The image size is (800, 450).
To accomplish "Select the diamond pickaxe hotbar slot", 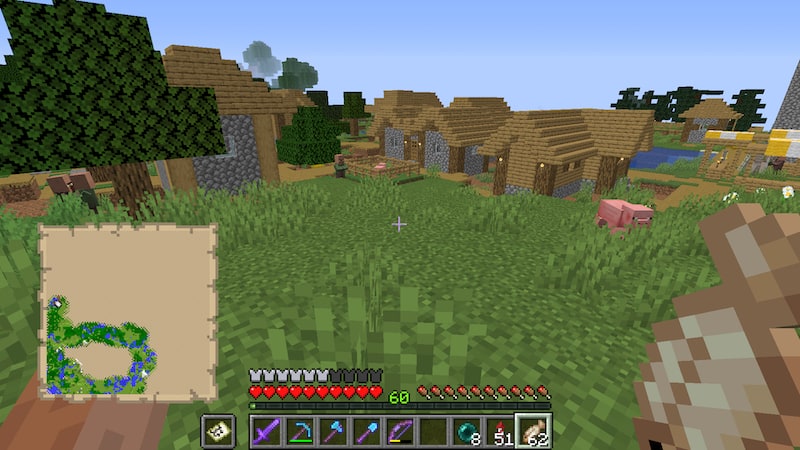I will click(299, 432).
